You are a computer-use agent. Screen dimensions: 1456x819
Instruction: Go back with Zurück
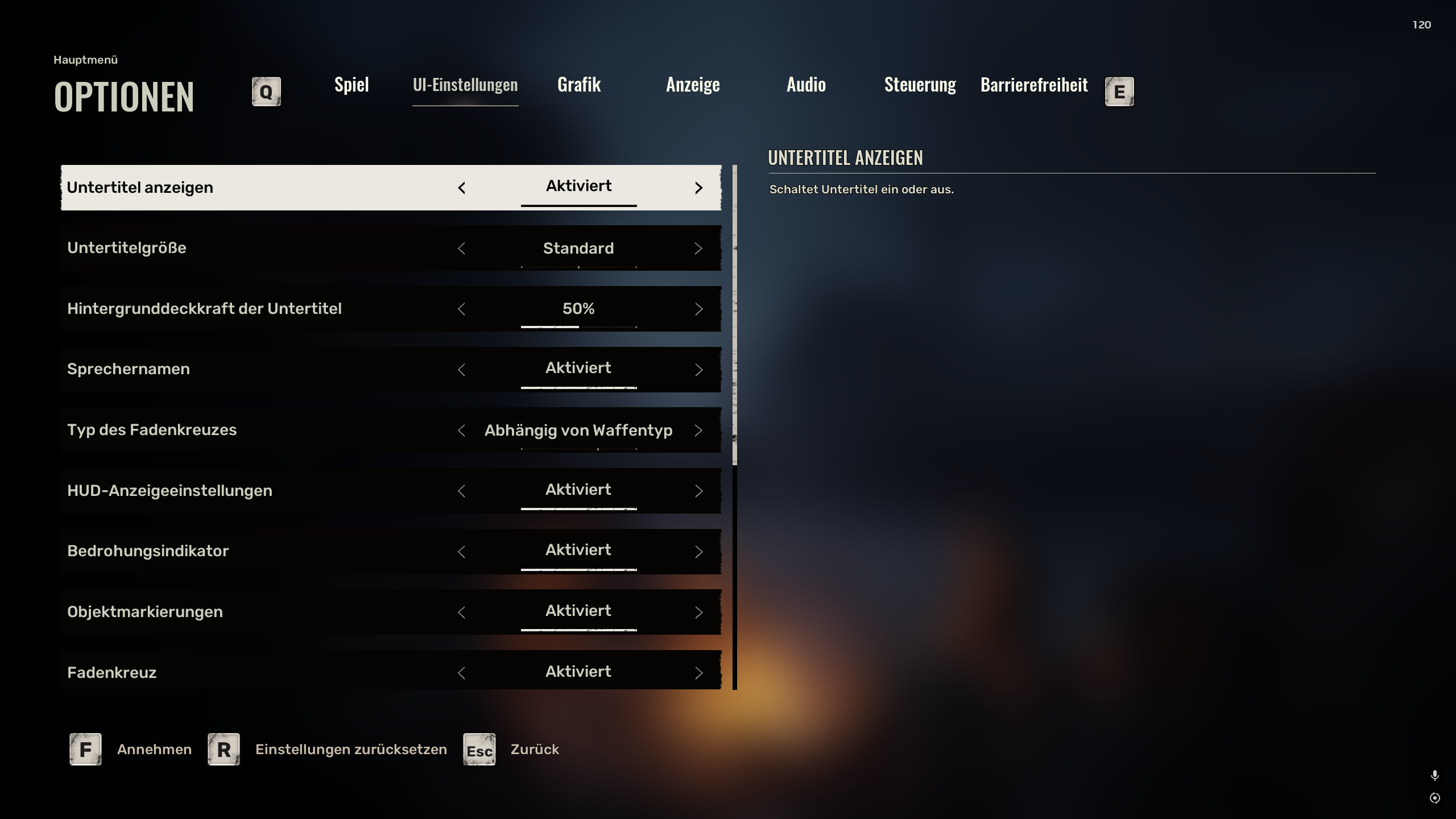[535, 750]
